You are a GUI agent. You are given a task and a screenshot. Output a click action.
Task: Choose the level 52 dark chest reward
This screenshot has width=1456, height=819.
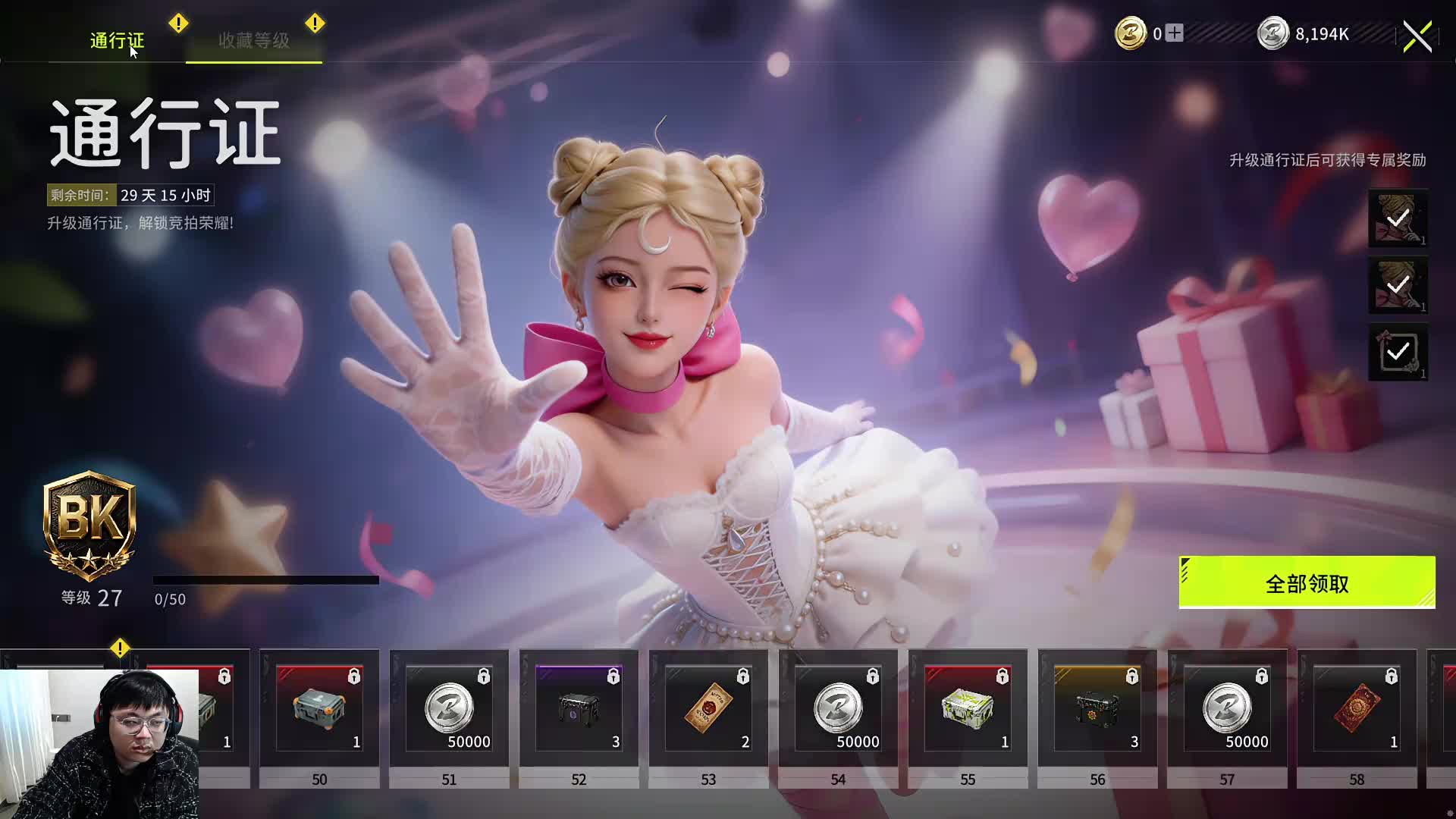coord(579,709)
